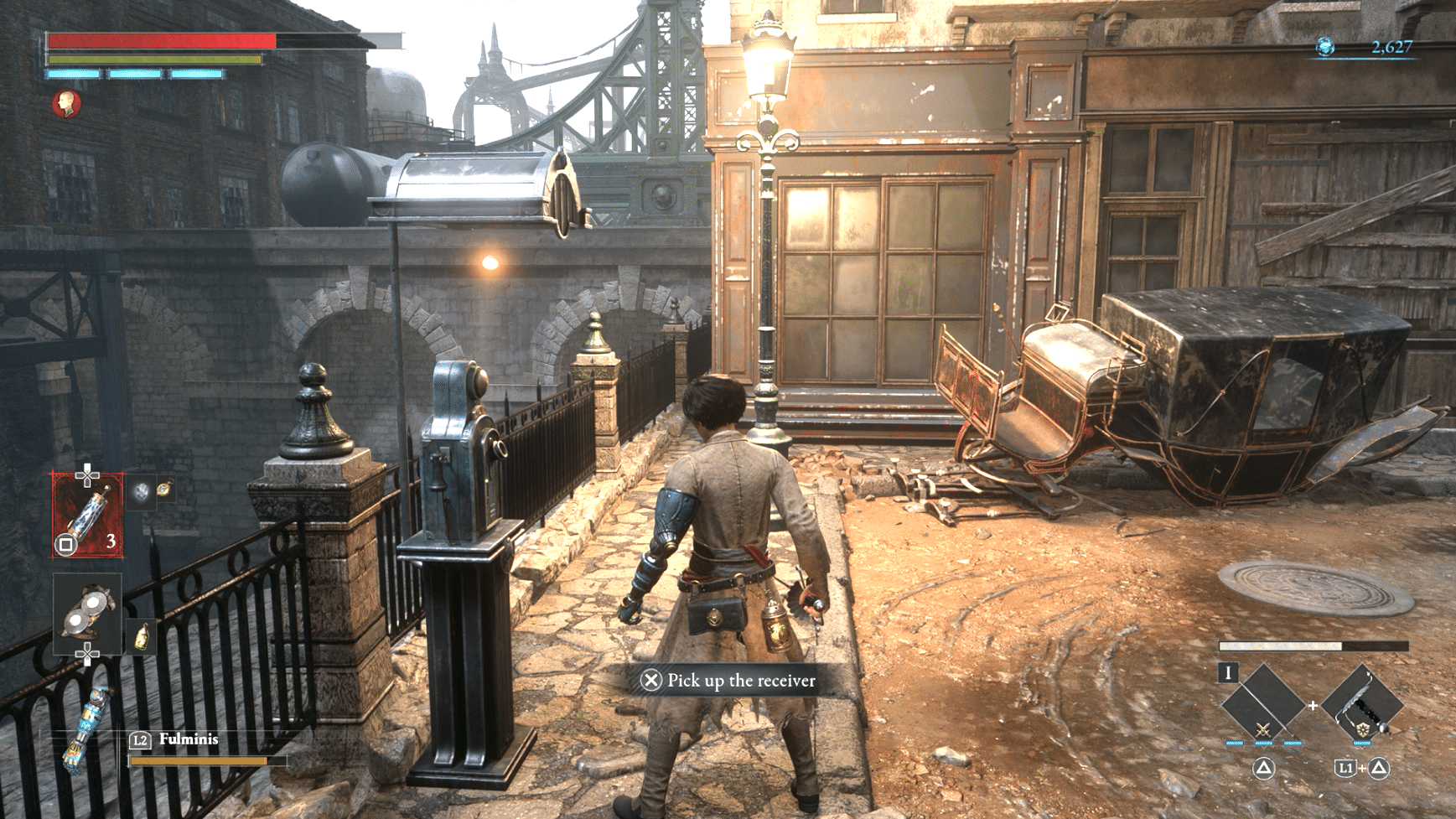
Task: Click the Fulminis Legion Arm icon
Action: 85,728
